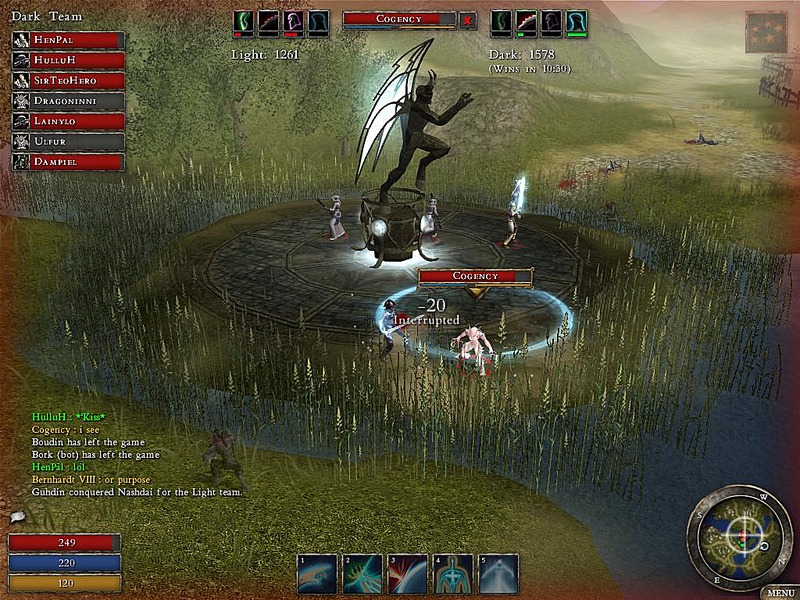Image resolution: width=800 pixels, height=600 pixels.
Task: Open the Menu button
Action: [x=778, y=592]
